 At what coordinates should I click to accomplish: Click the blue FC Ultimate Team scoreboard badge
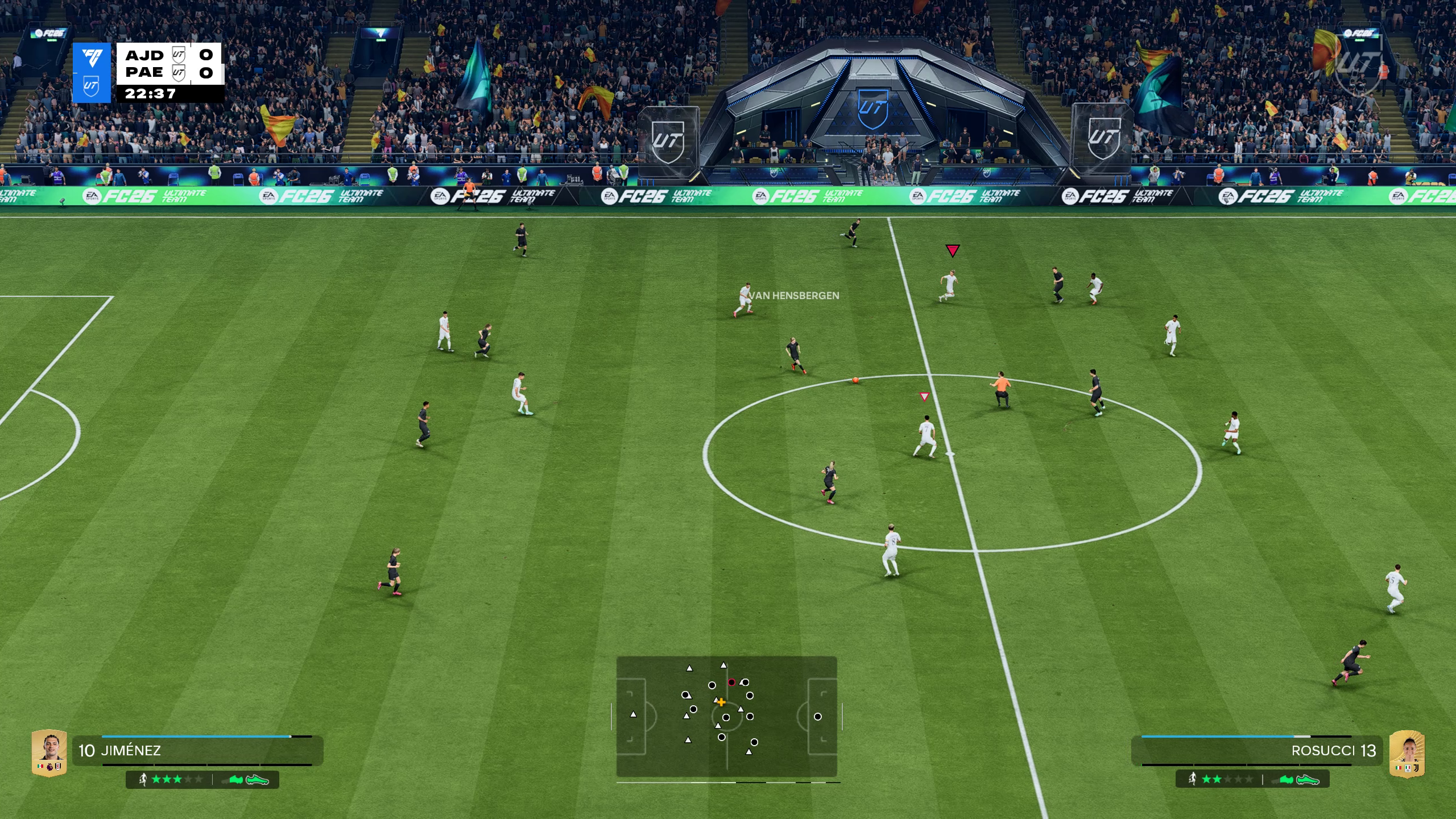point(92,73)
